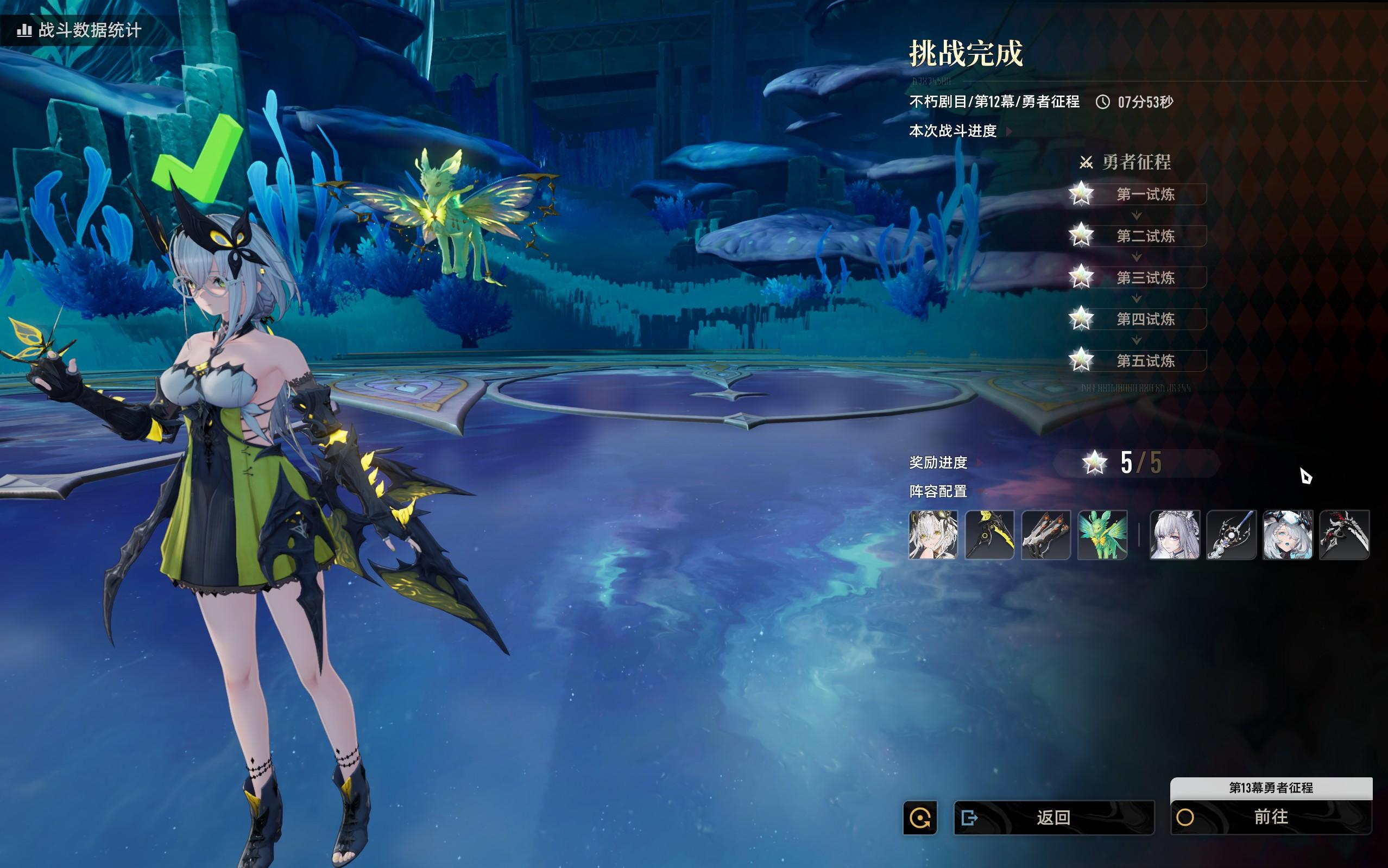Retry the challenge with the circular arrow button

tap(920, 817)
